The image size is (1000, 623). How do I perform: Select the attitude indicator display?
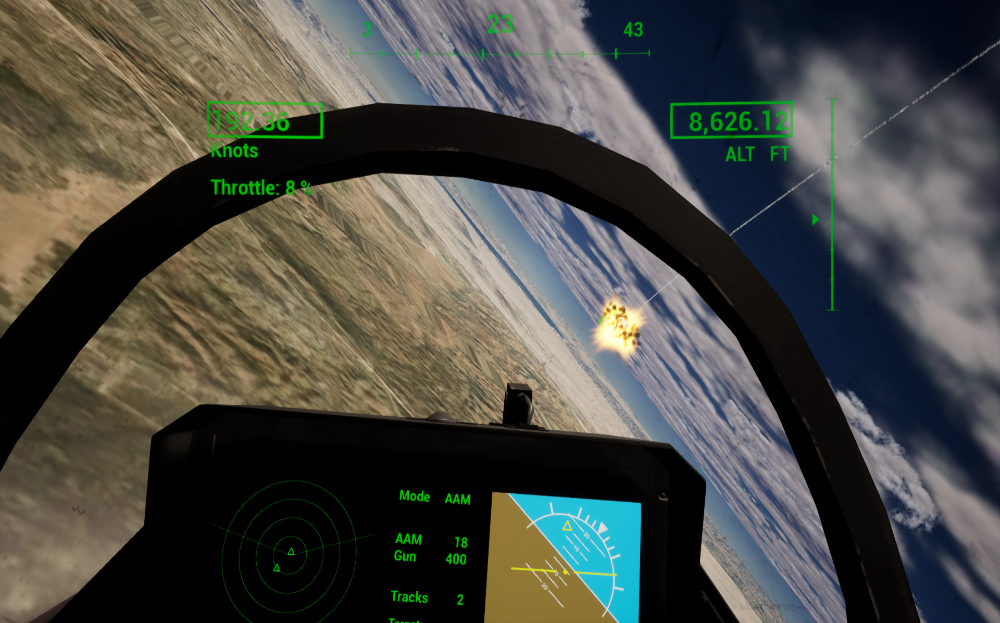[x=562, y=559]
